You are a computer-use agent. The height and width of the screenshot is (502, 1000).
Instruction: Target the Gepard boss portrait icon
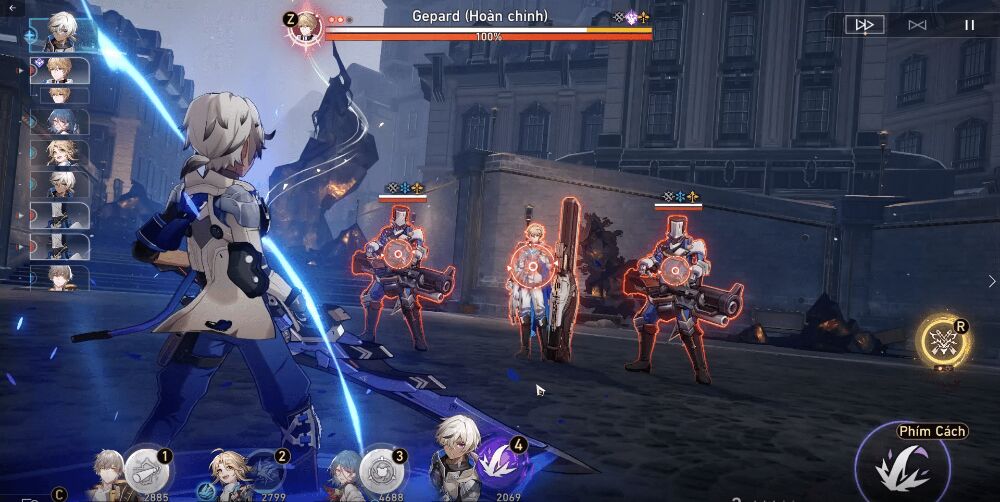point(306,24)
